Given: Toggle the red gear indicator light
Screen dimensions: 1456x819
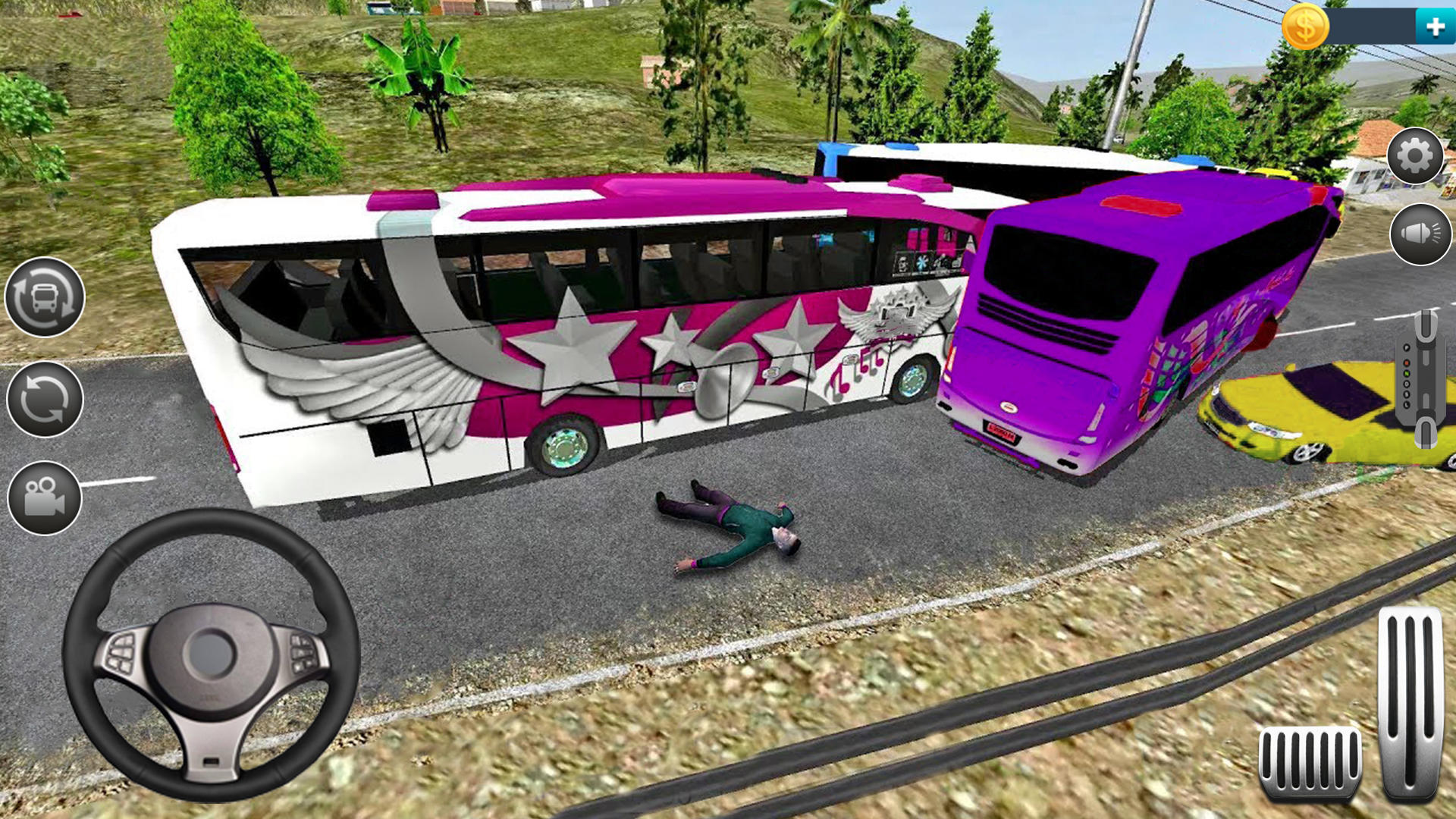Looking at the screenshot, I should (1406, 363).
